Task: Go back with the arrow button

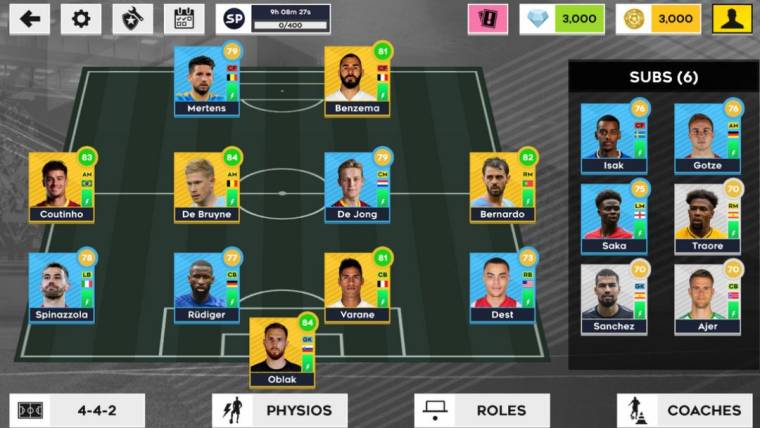Action: pyautogui.click(x=30, y=19)
